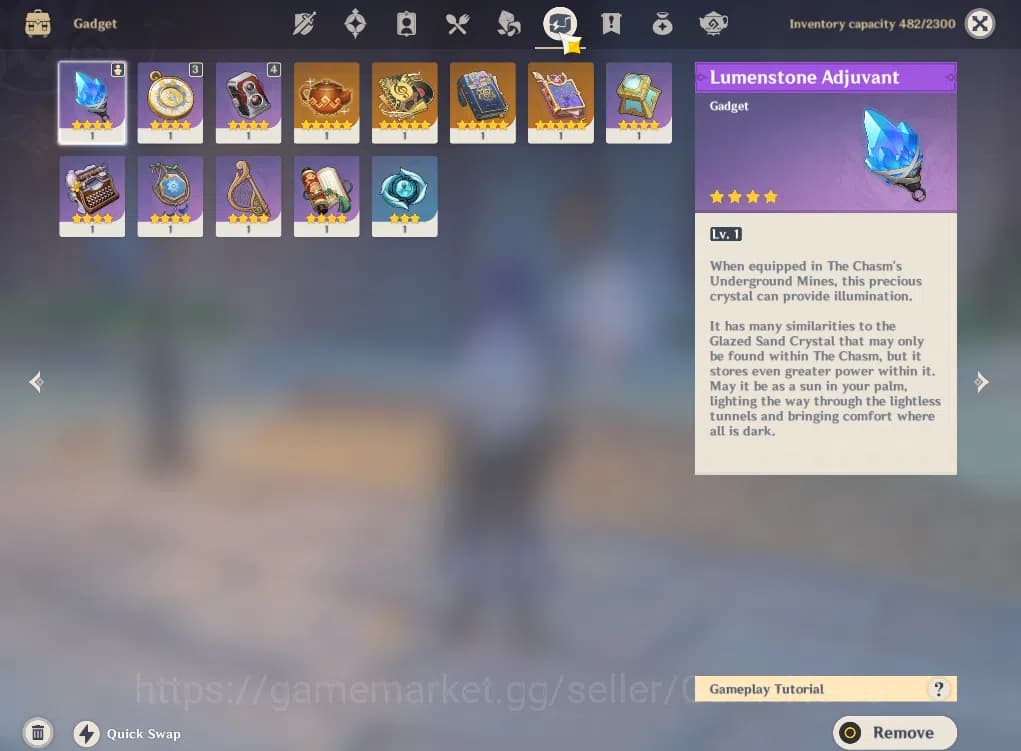
Task: Remove the equipped Lumenstone Adjuvant
Action: [894, 733]
